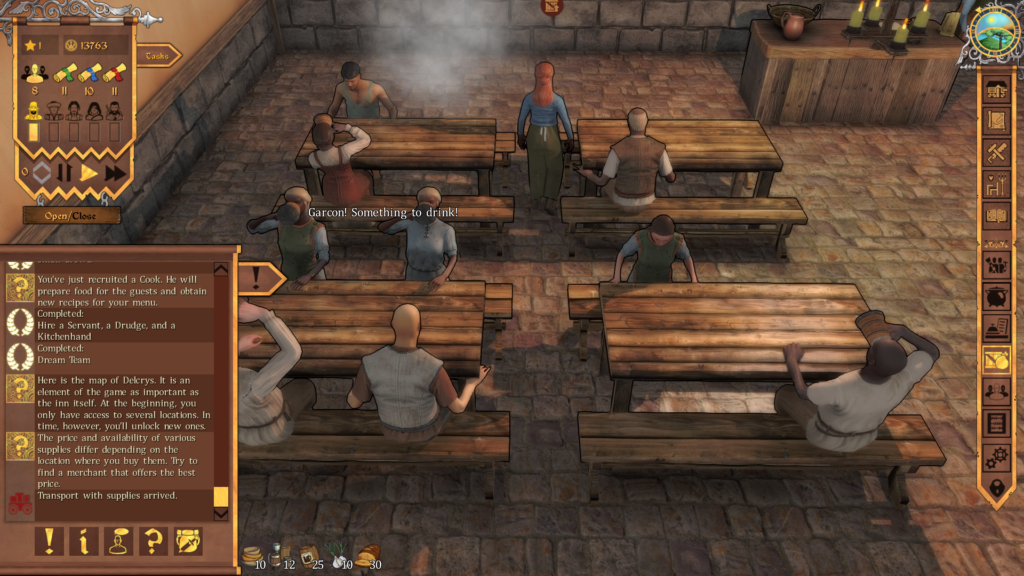Open the tools build menu icon
1024x576 pixels.
pos(997,153)
